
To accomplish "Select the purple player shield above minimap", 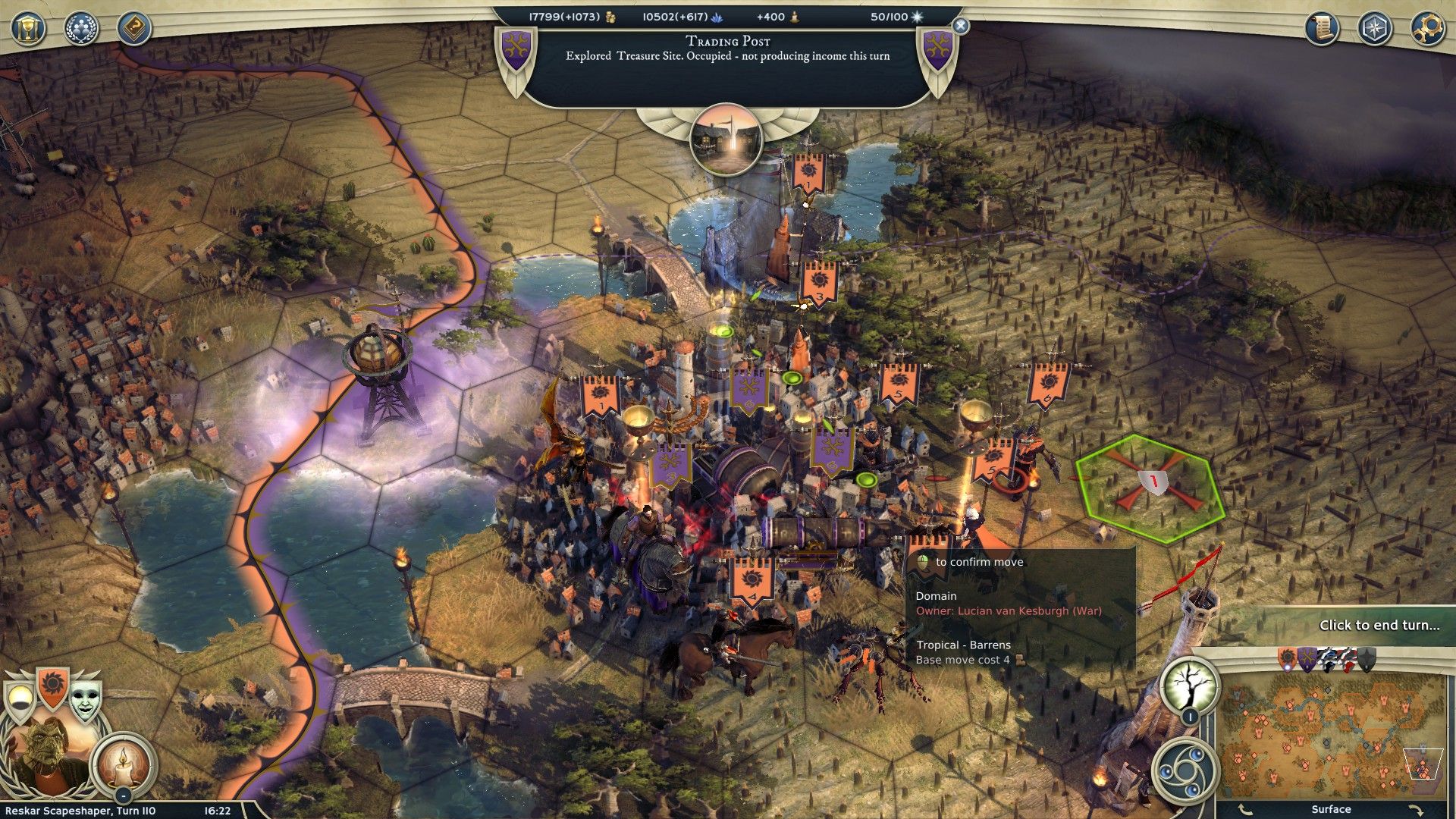I will coord(1307,659).
